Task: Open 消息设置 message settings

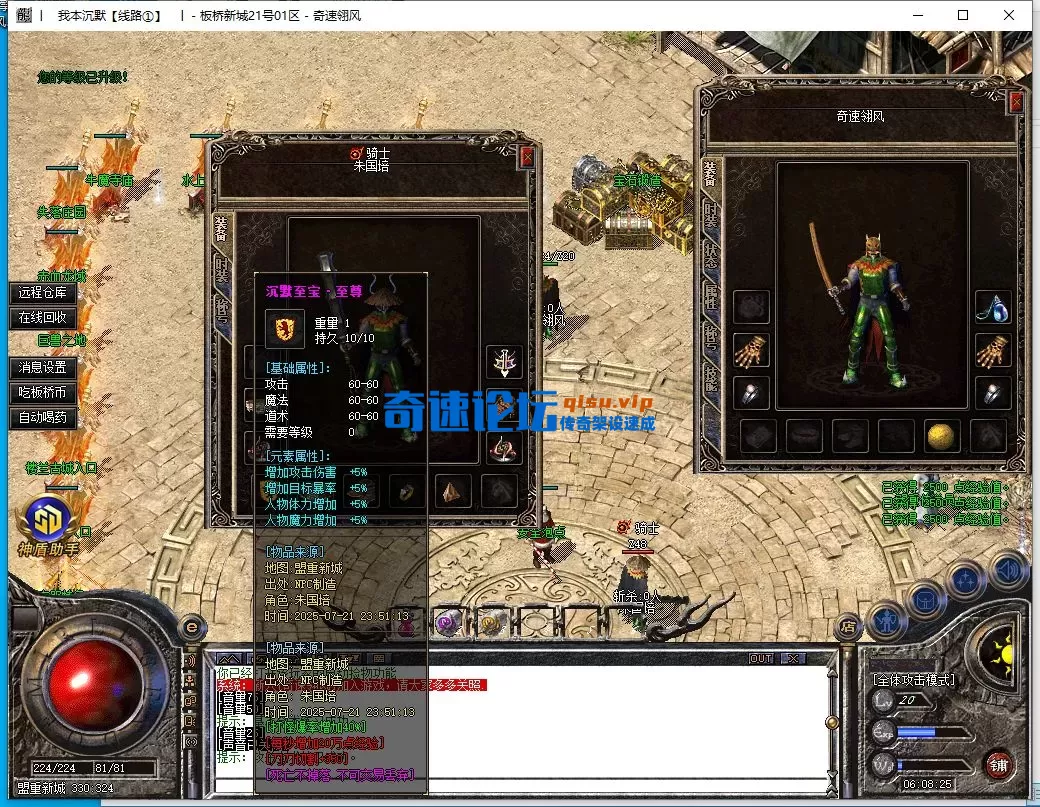Action: (42, 368)
